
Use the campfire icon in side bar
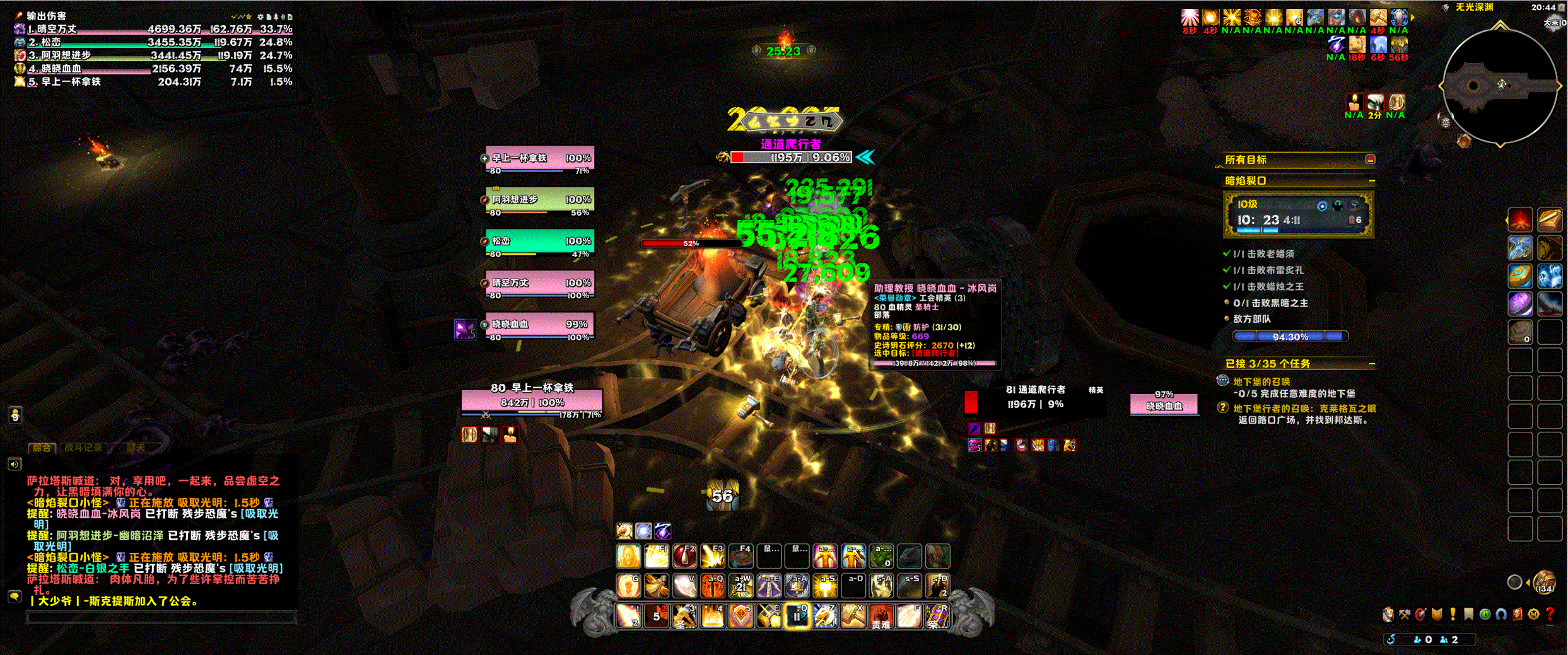[1520, 219]
